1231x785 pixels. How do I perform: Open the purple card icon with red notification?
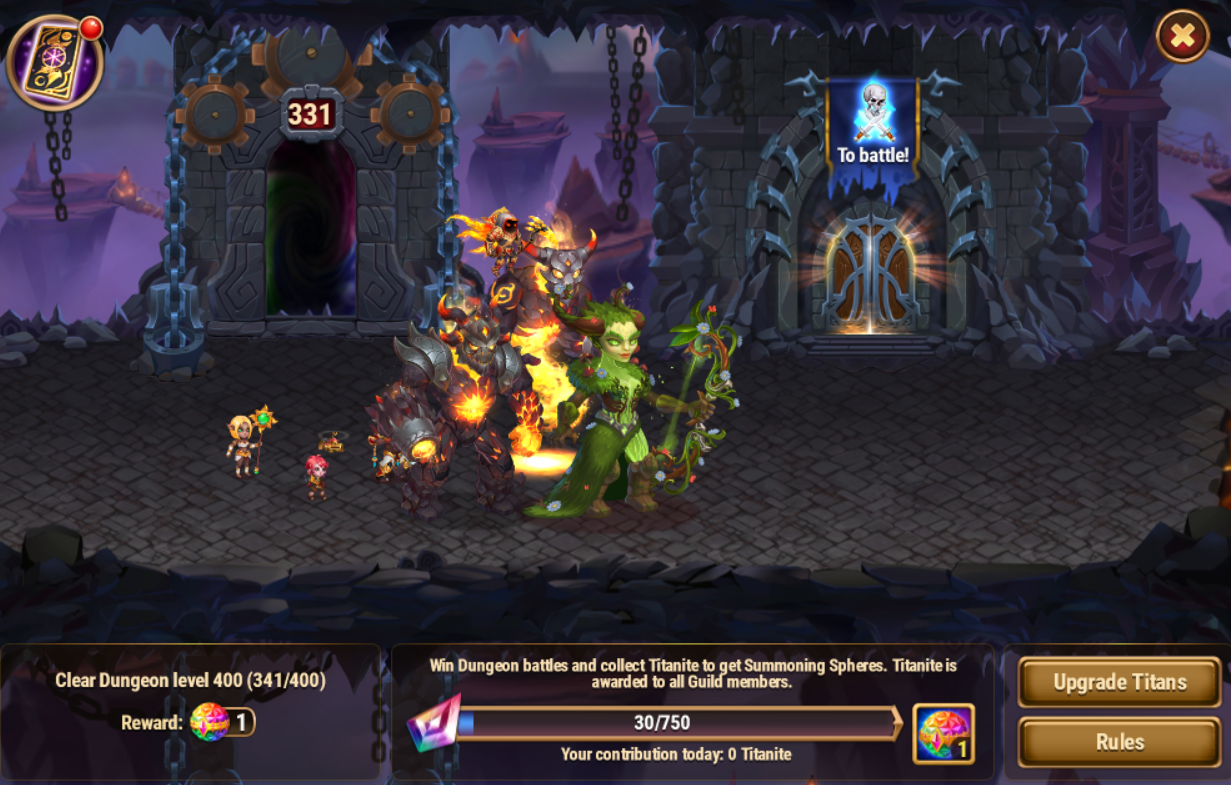click(x=54, y=62)
